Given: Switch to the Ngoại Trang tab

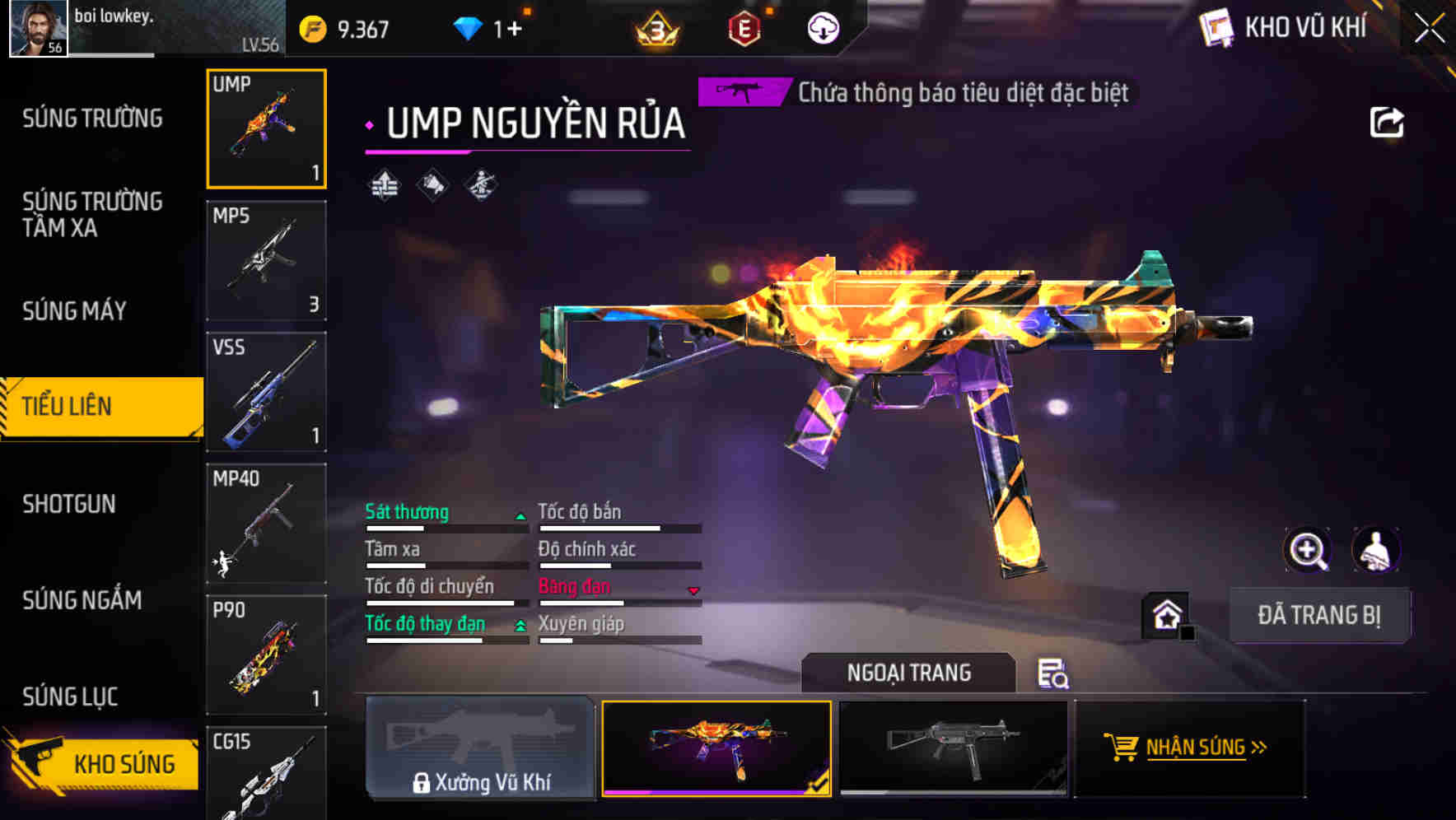Looking at the screenshot, I should point(908,673).
